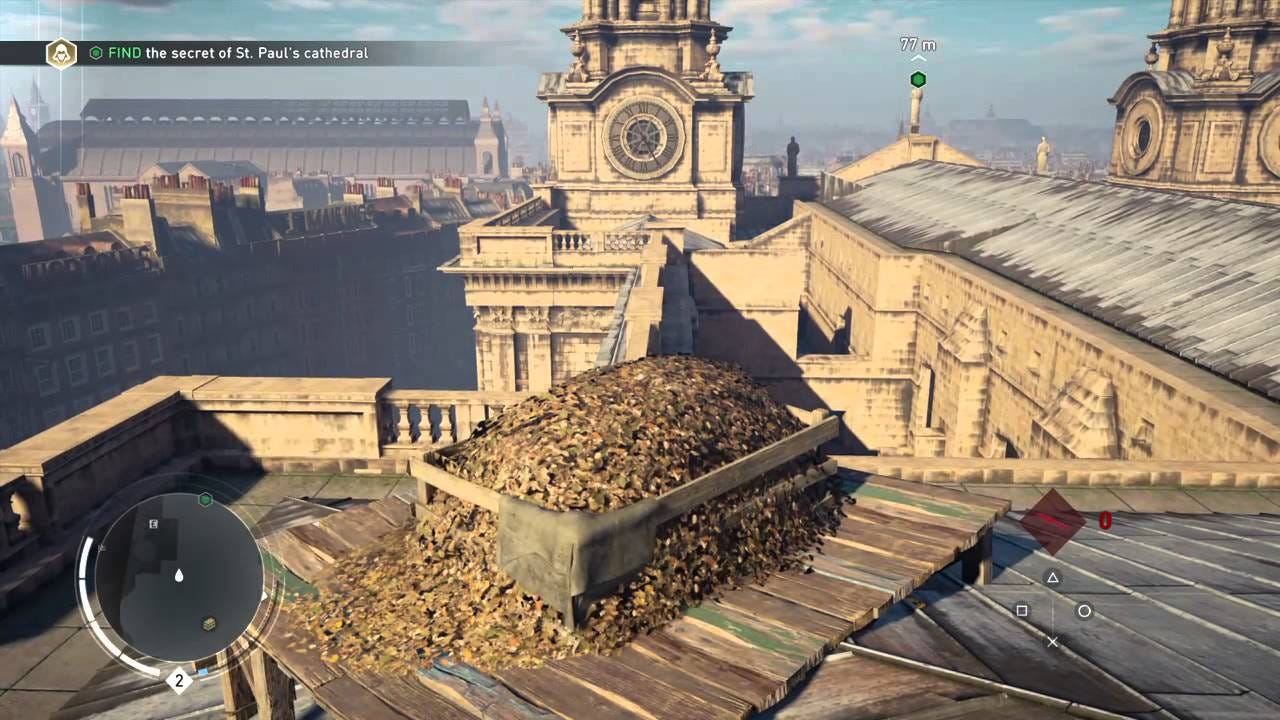Click the 77 m distance indicator

(917, 44)
